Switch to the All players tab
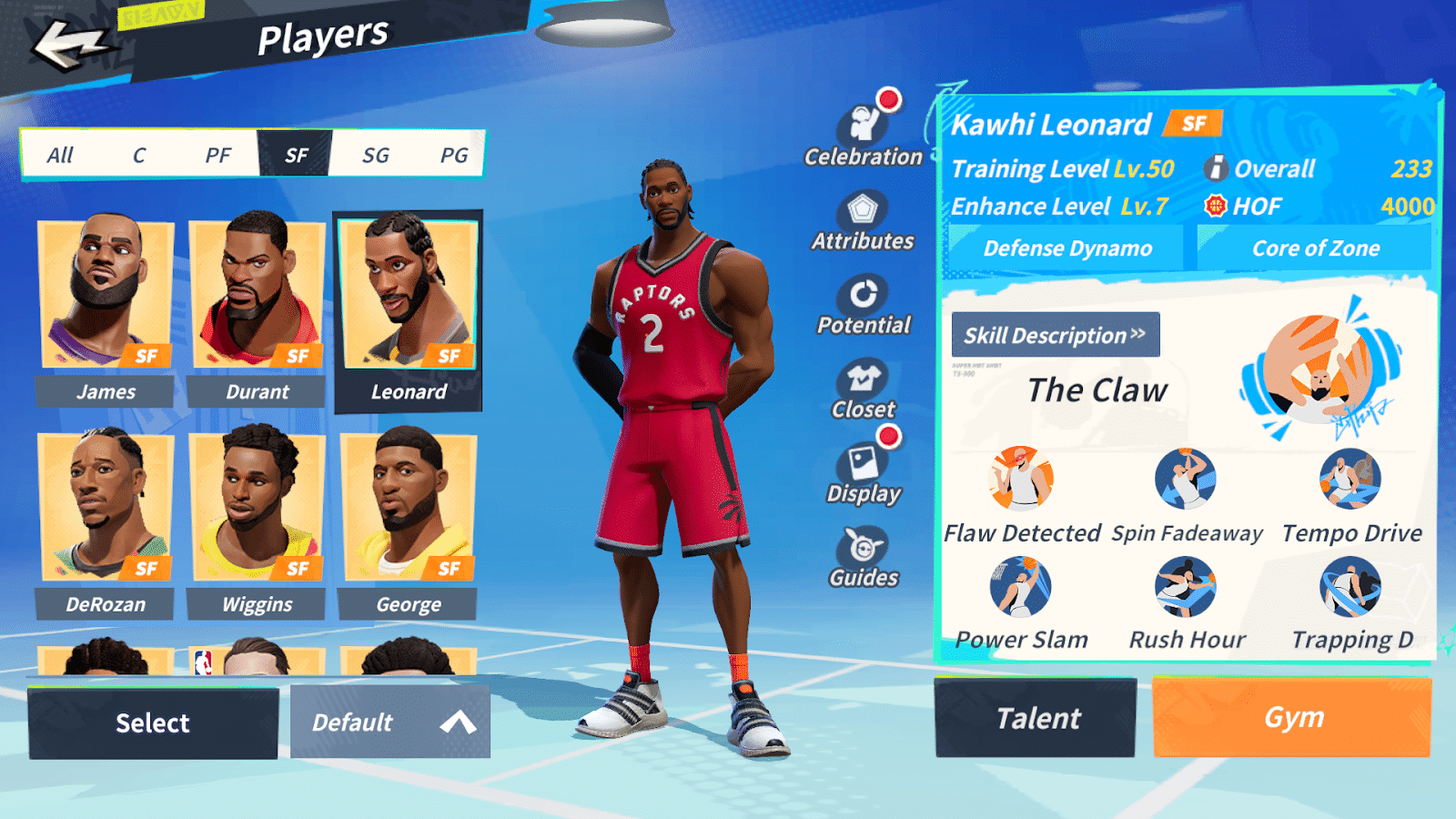 [x=60, y=155]
